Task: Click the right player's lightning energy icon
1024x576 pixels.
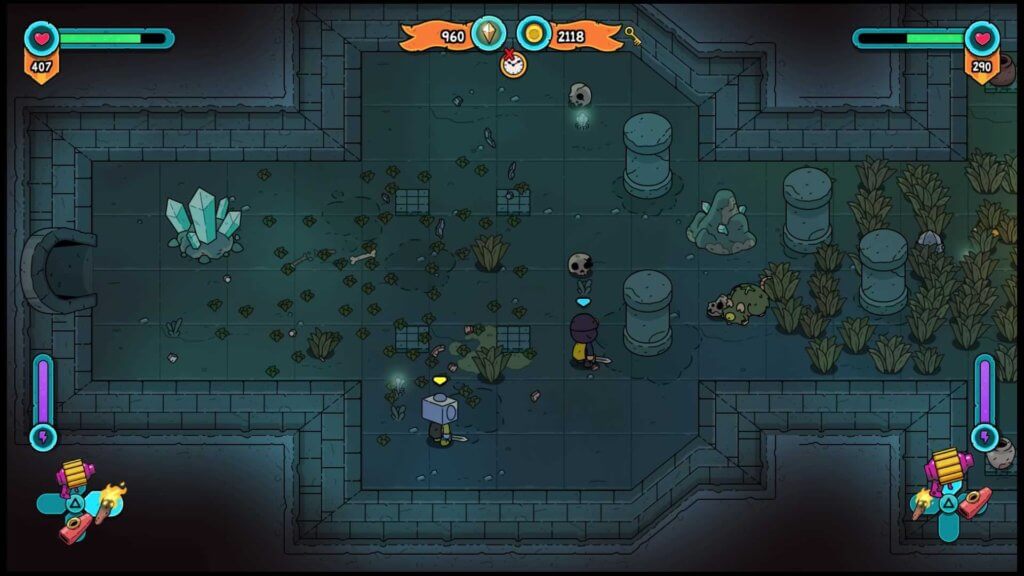Action: click(985, 436)
